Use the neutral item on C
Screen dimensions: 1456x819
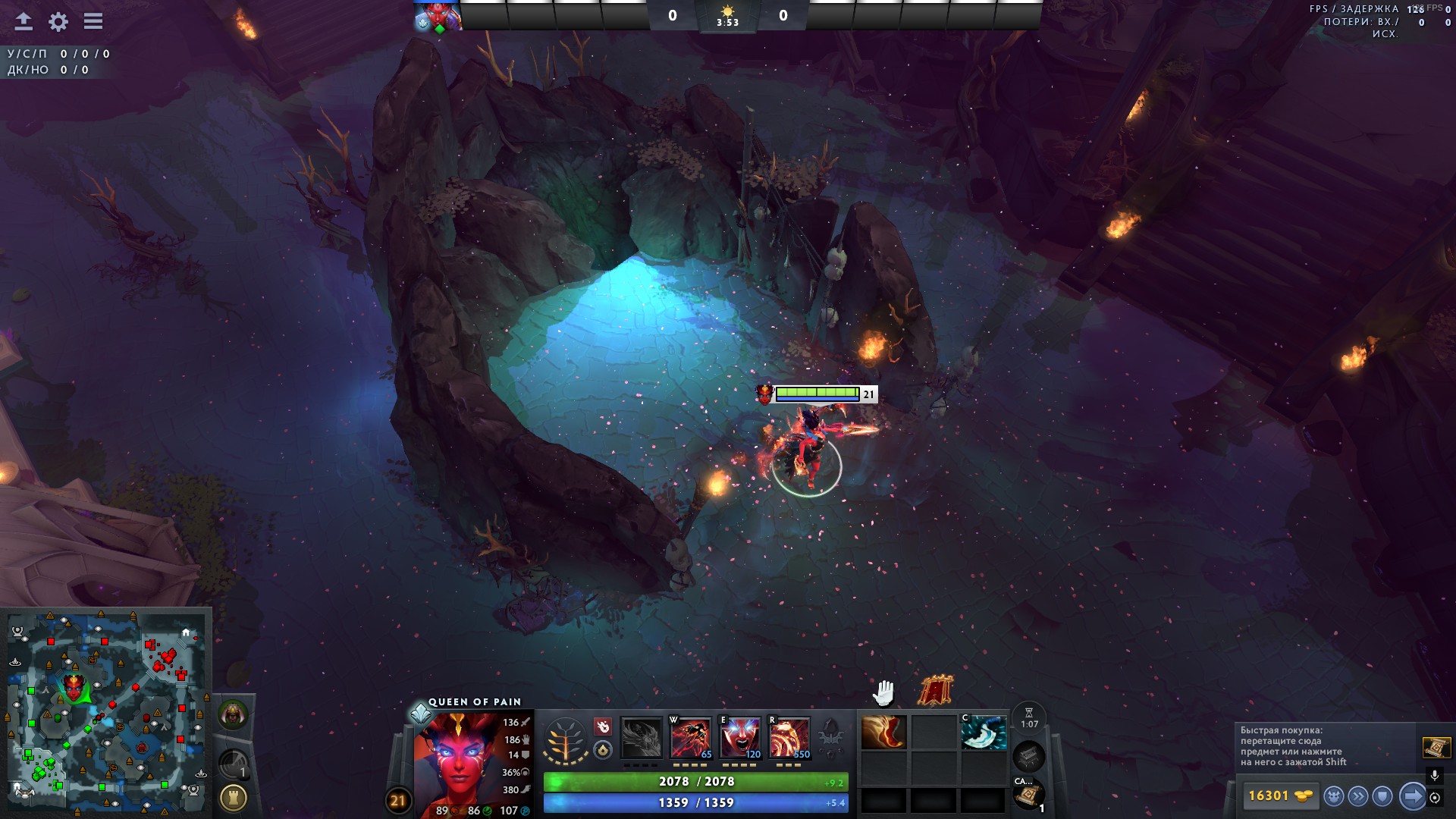click(984, 733)
